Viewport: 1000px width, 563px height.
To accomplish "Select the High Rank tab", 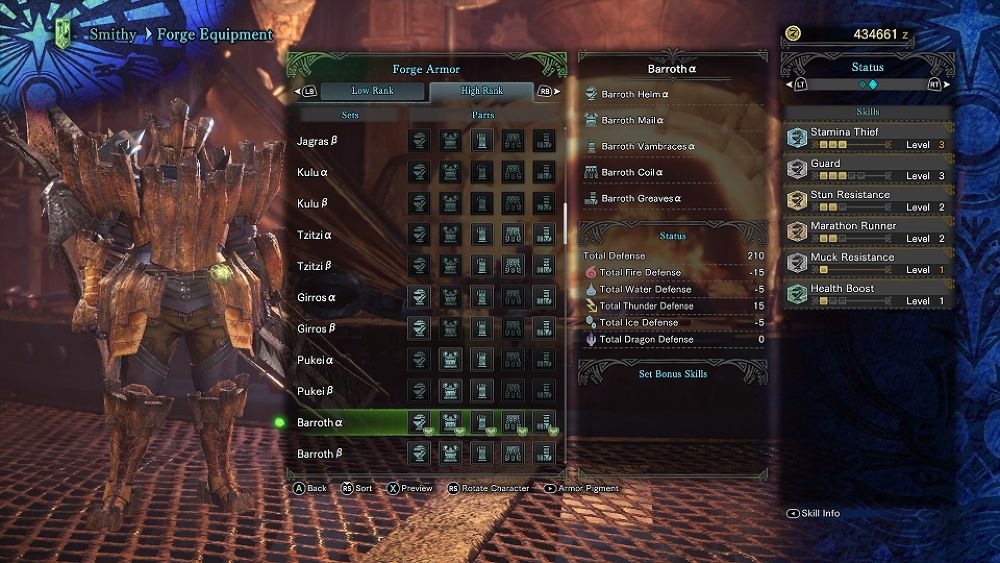I will (x=482, y=91).
